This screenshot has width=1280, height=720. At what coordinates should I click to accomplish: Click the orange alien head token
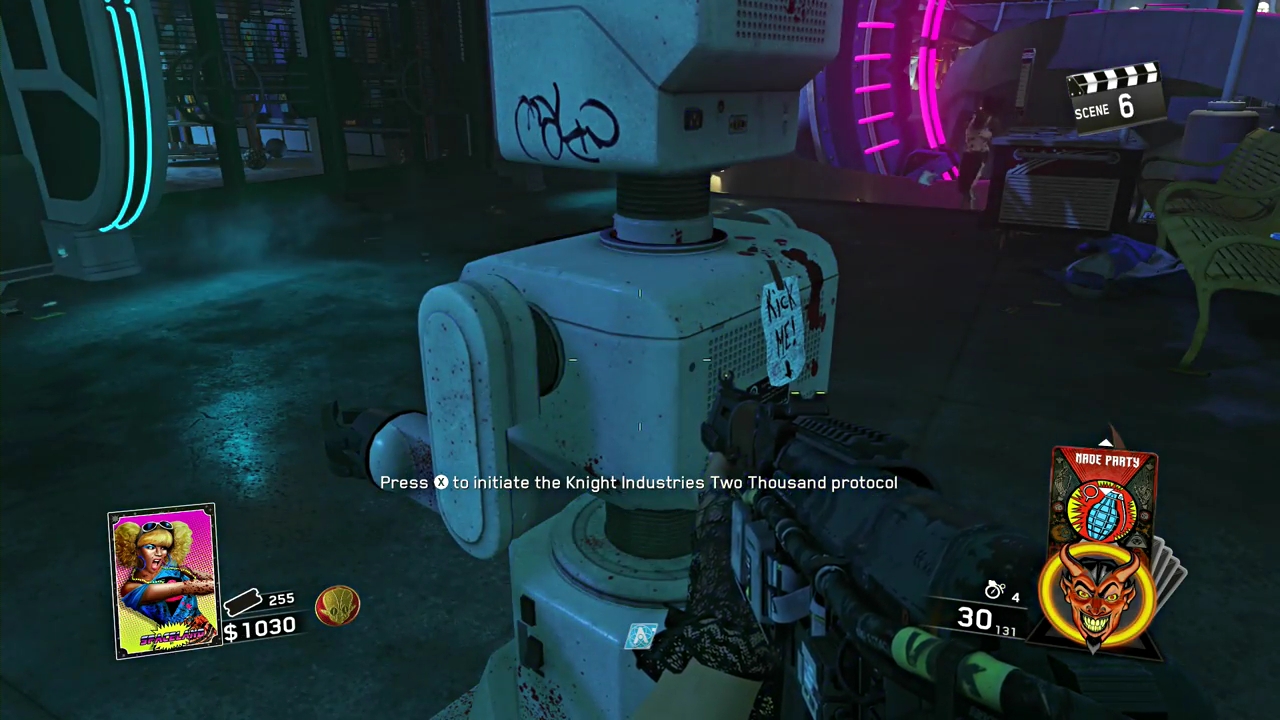click(x=337, y=606)
